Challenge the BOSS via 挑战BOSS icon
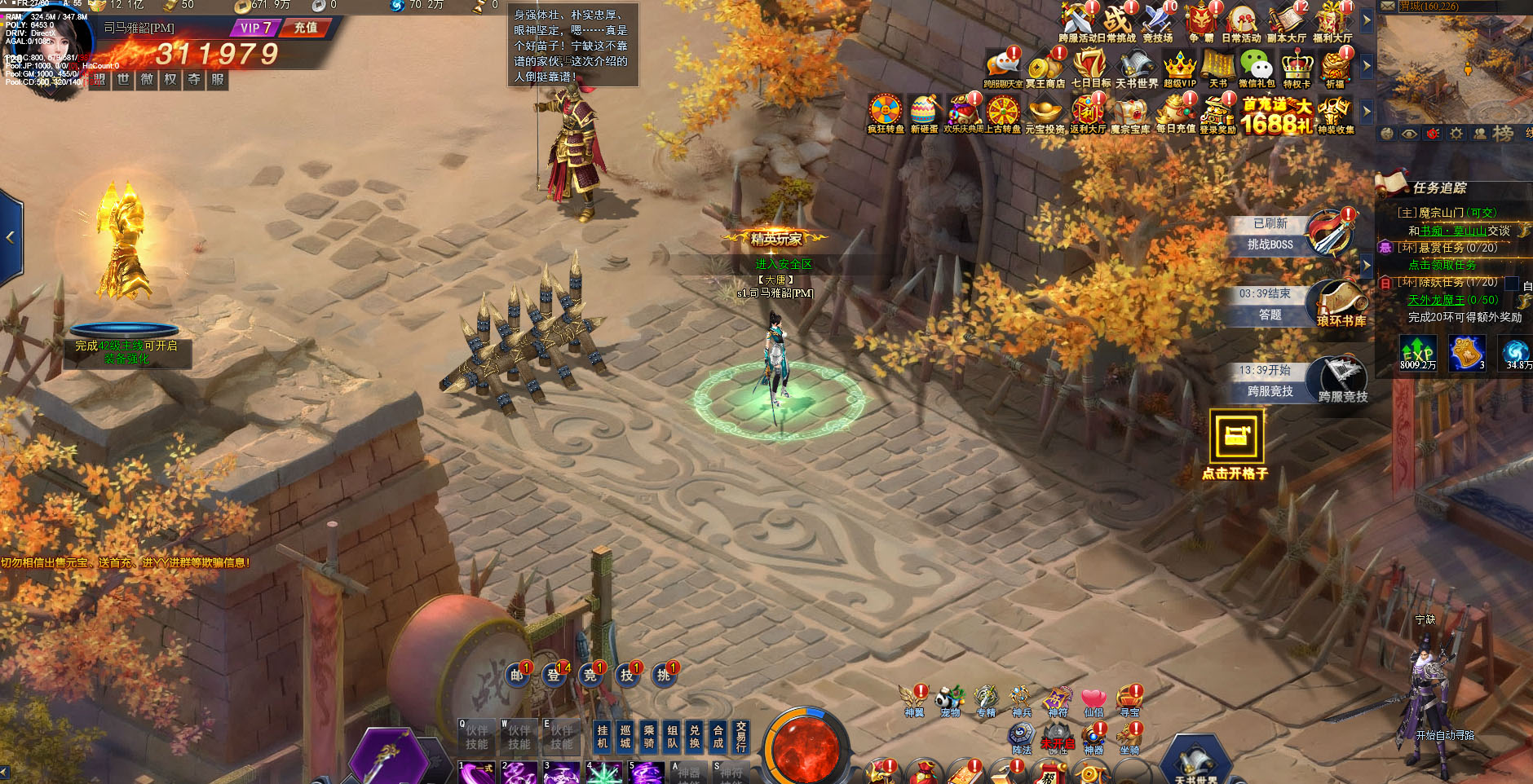1533x784 pixels. pyautogui.click(x=1331, y=233)
